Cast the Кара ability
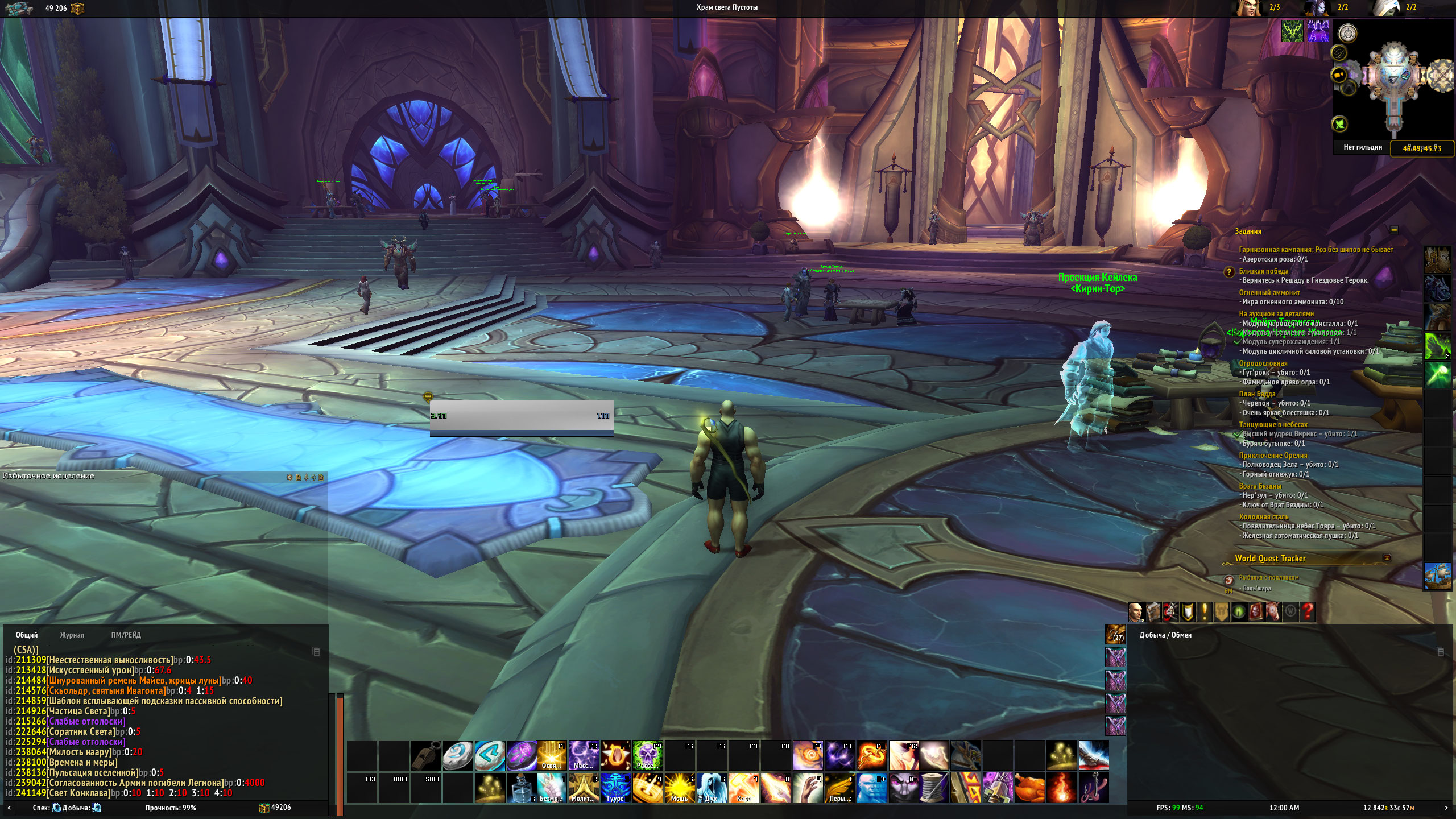The image size is (1456, 819). [744, 787]
